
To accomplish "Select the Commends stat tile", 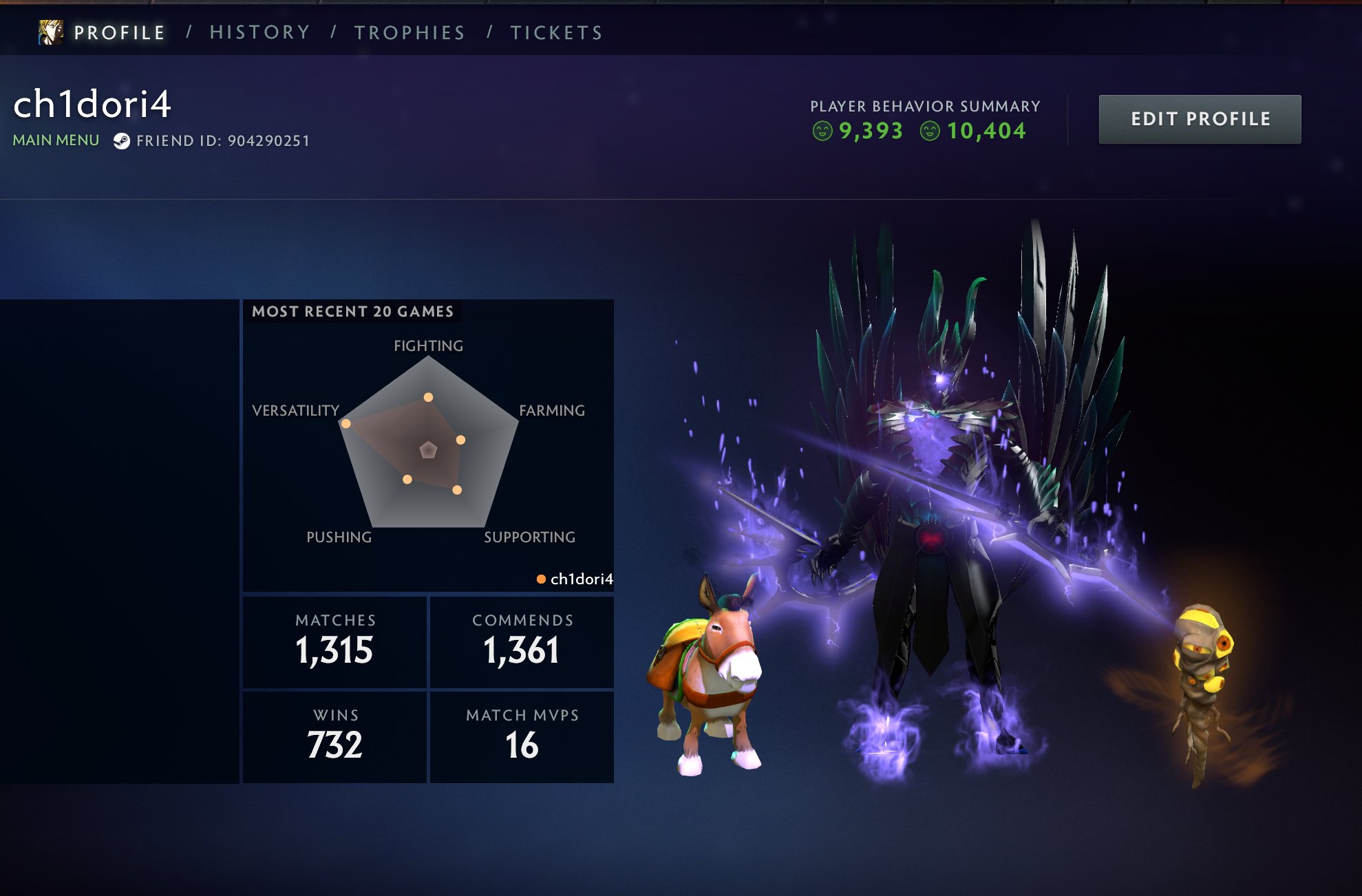I will [522, 641].
